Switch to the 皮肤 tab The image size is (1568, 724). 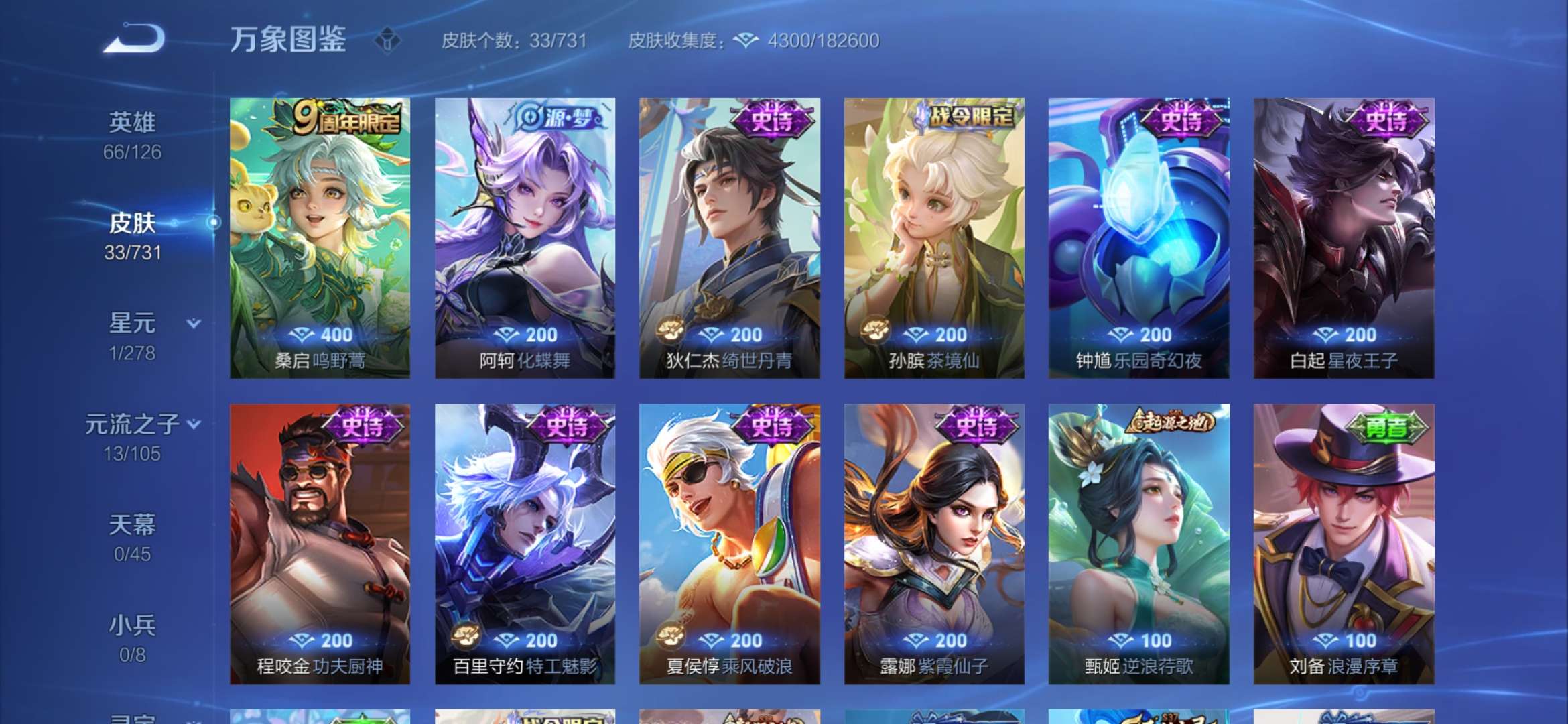pos(130,224)
